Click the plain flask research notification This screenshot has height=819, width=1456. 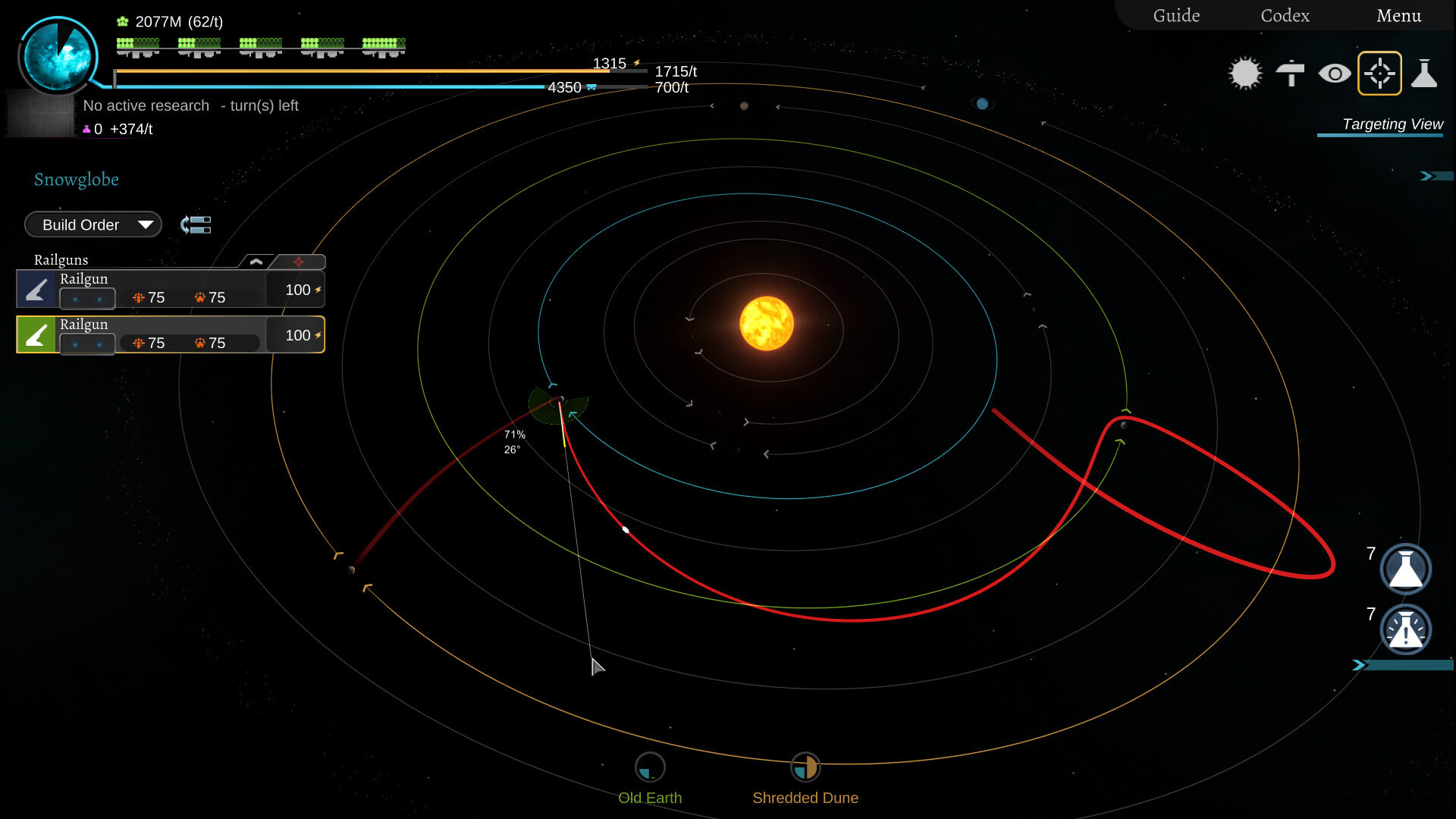click(1405, 569)
